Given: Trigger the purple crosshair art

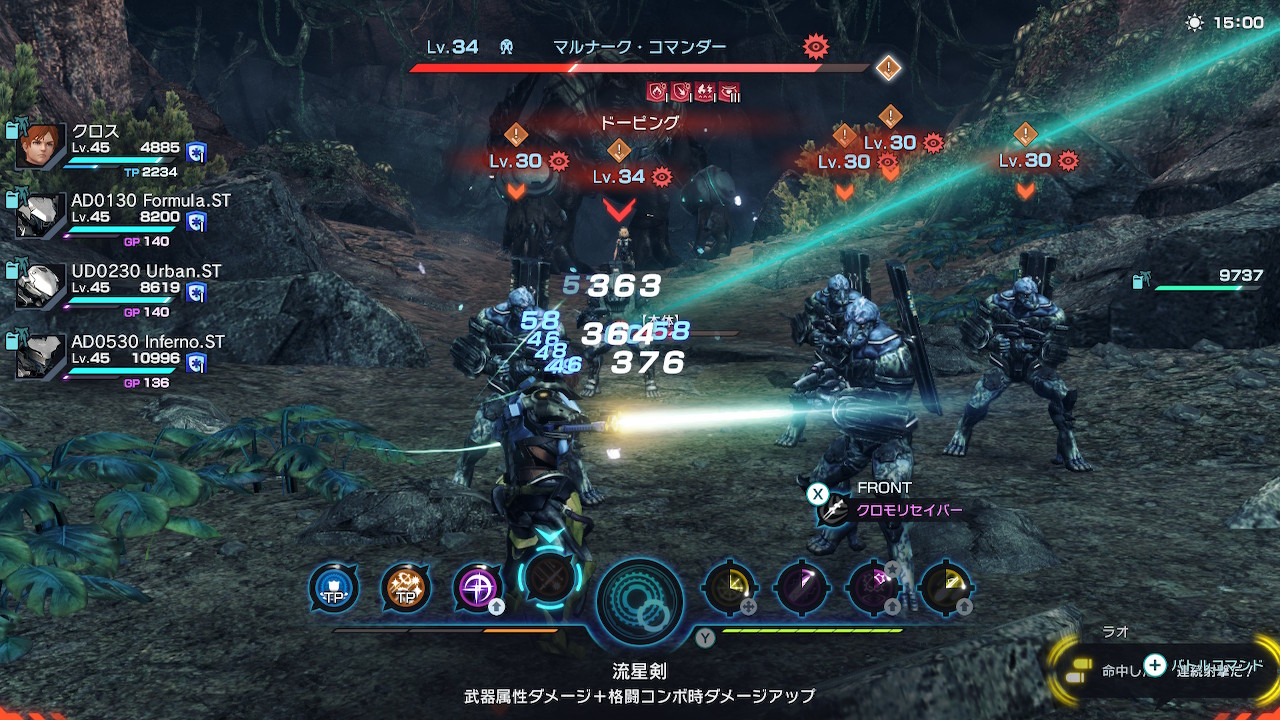Looking at the screenshot, I should tap(478, 587).
